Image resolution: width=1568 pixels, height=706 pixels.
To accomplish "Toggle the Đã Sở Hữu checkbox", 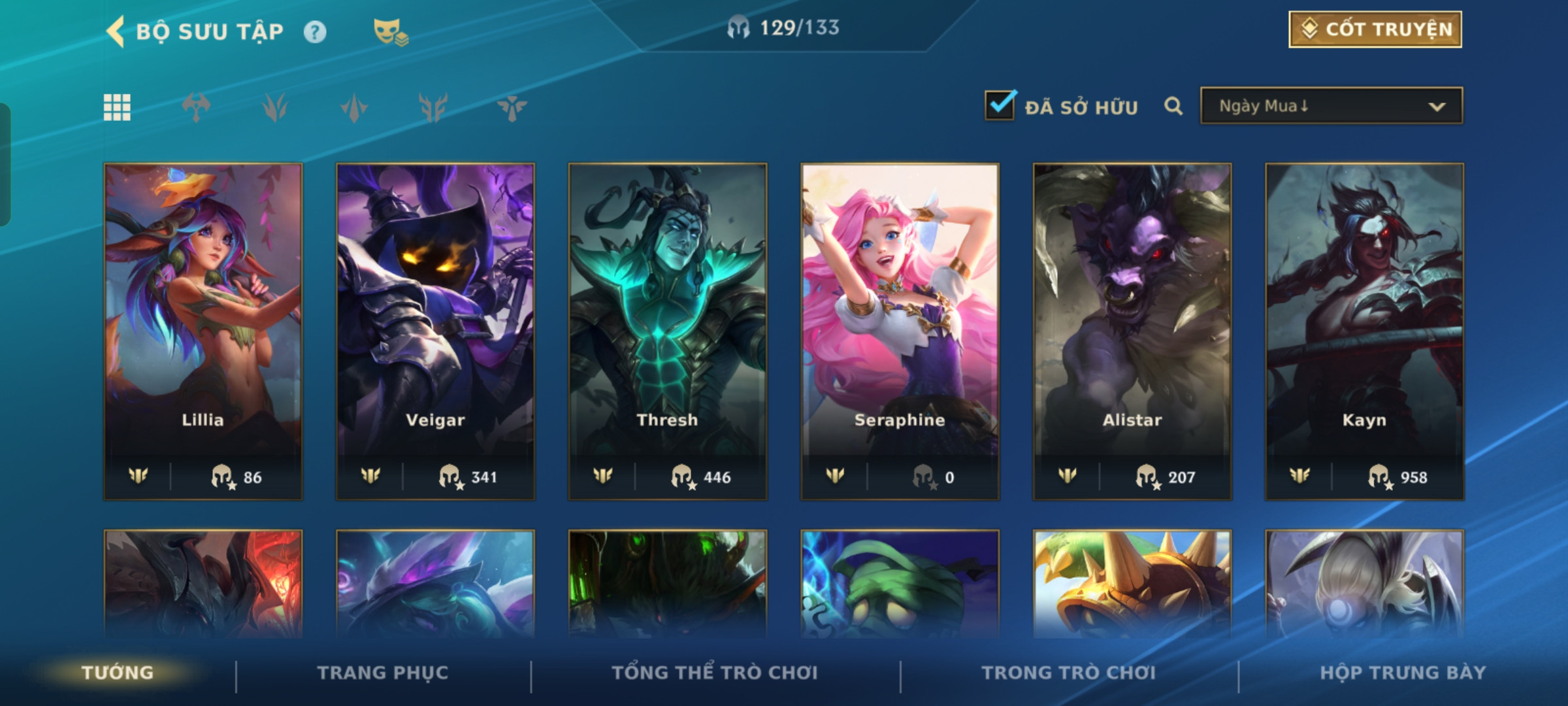I will (1000, 106).
